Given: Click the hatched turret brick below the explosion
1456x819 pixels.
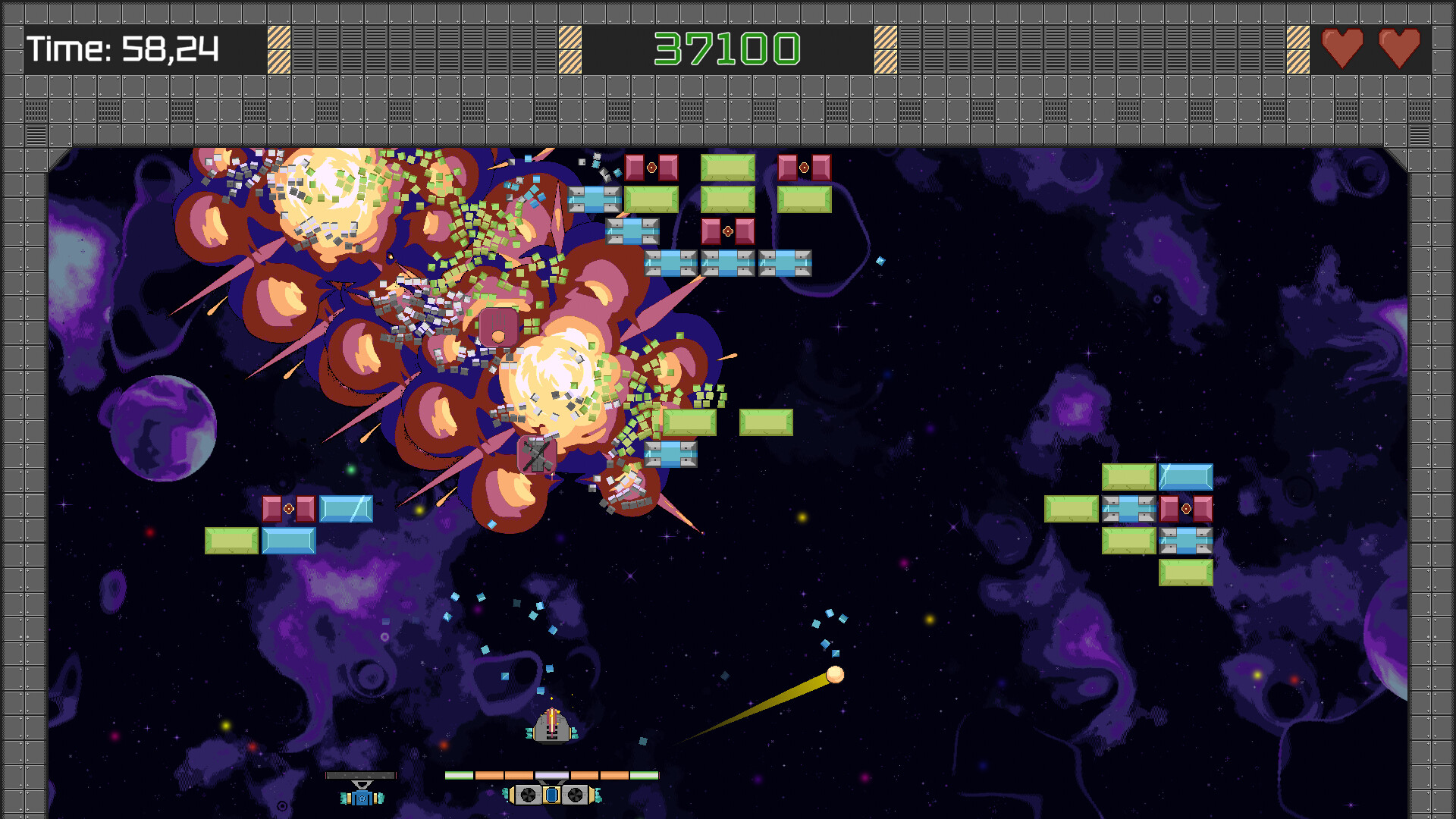Looking at the screenshot, I should (535, 455).
